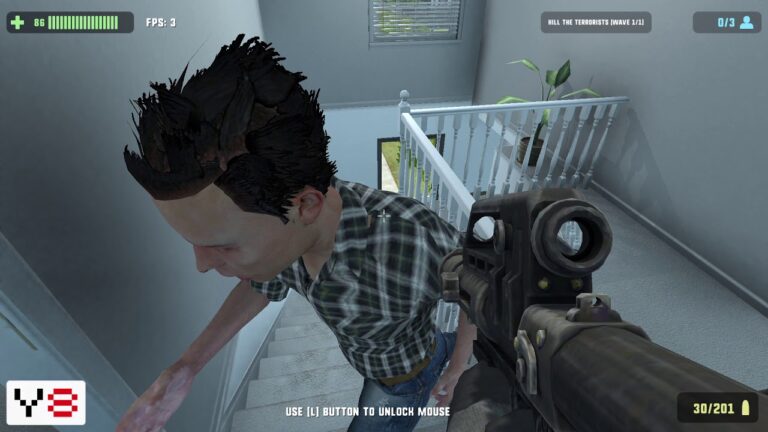Open the Y8 logo link
Viewport: 768px width, 432px height.
coord(46,402)
